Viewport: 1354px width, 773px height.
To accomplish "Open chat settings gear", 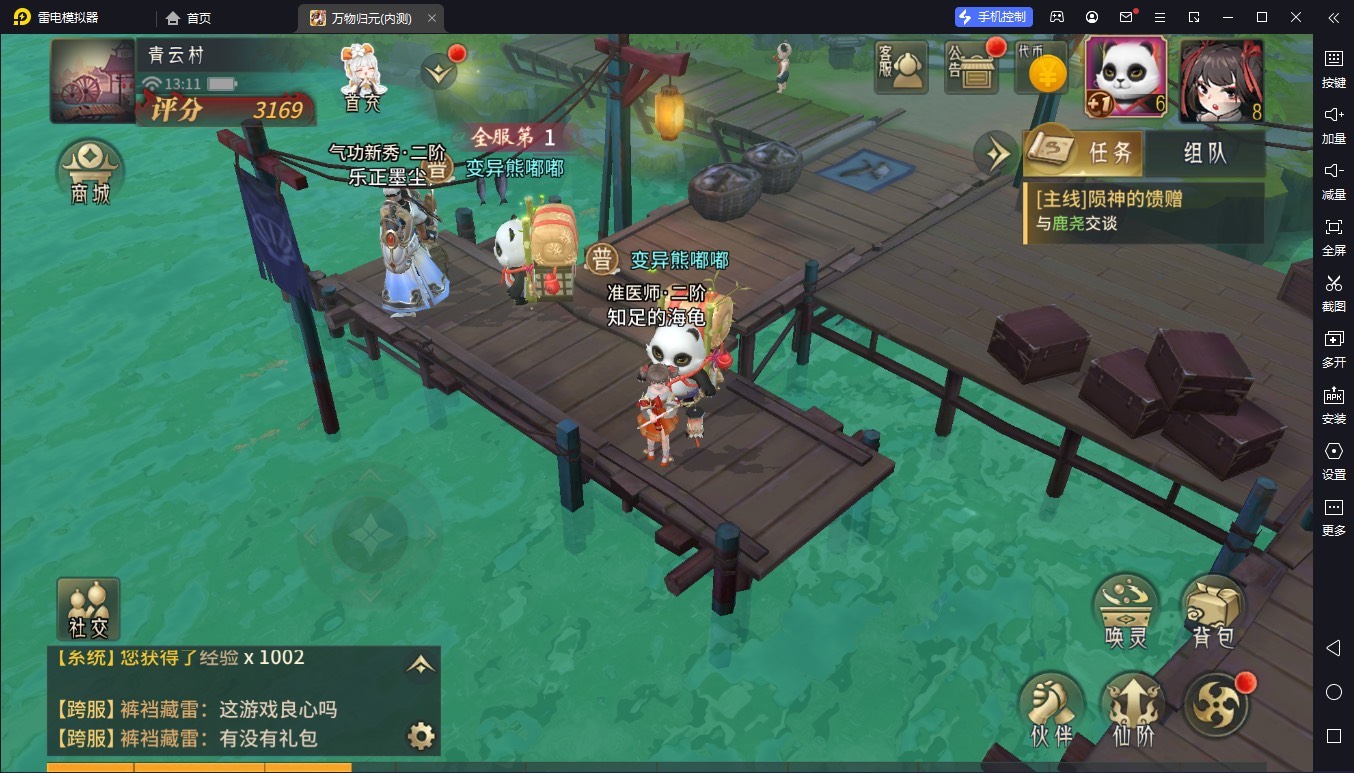I will click(421, 737).
